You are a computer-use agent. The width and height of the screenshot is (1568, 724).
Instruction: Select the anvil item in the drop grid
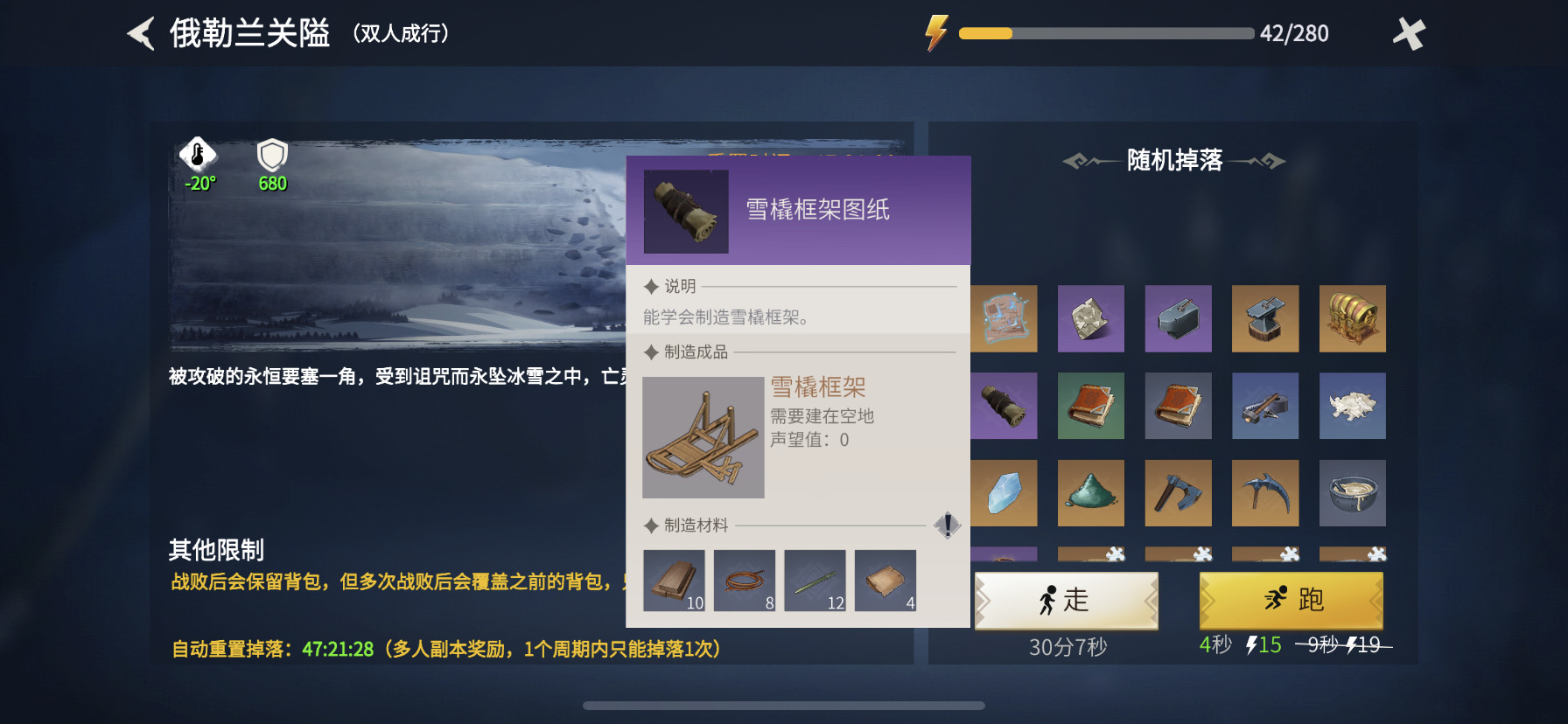(x=1265, y=318)
